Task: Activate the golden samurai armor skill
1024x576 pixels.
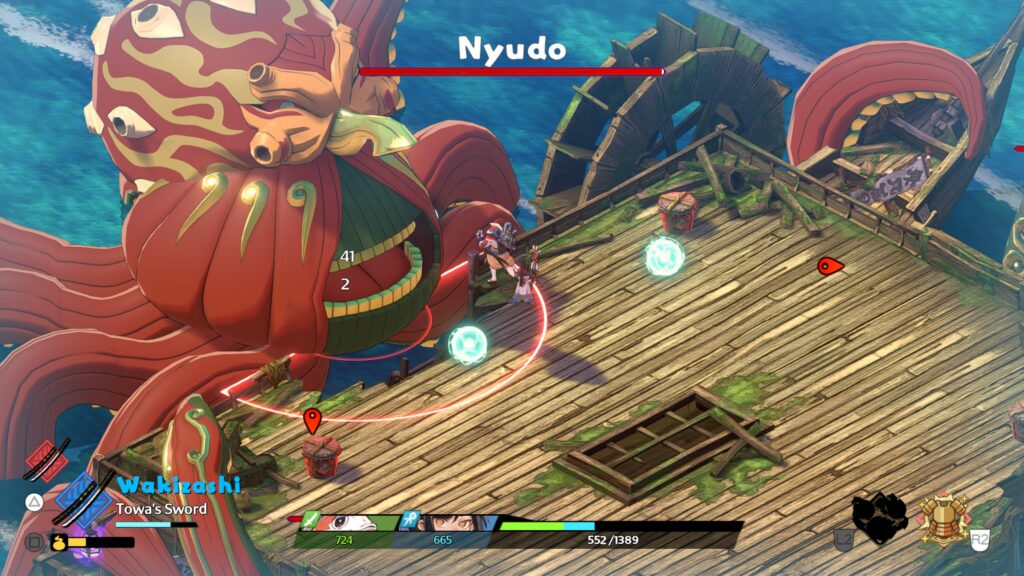Action: click(x=942, y=517)
